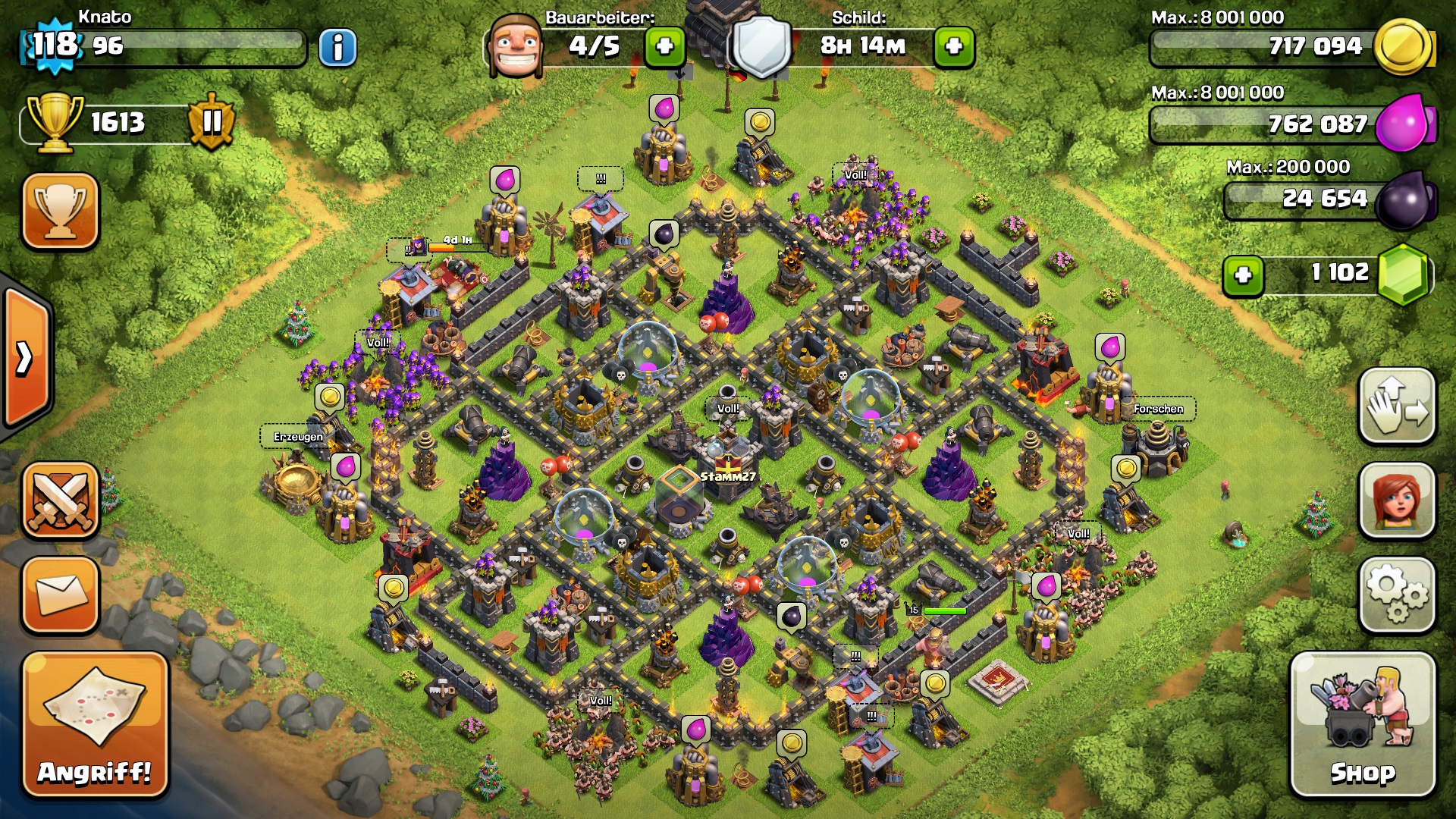Screen dimensions: 1456x819
Task: Start an attack with the Angriff! button
Action: pos(95,726)
